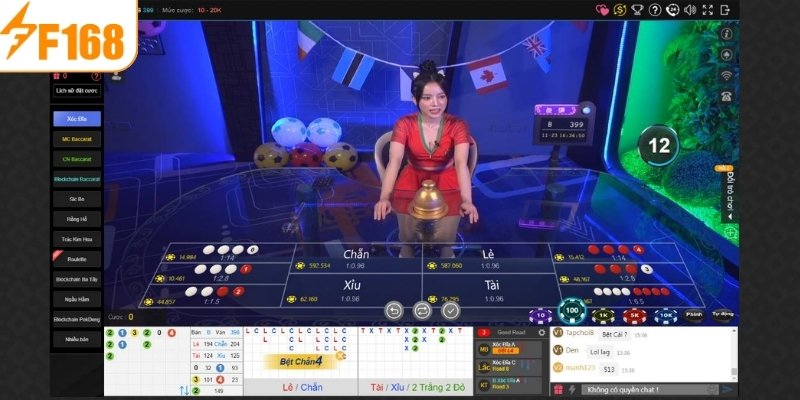Image resolution: width=800 pixels, height=400 pixels.
Task: Choose the red 5K chip
Action: pyautogui.click(x=633, y=314)
